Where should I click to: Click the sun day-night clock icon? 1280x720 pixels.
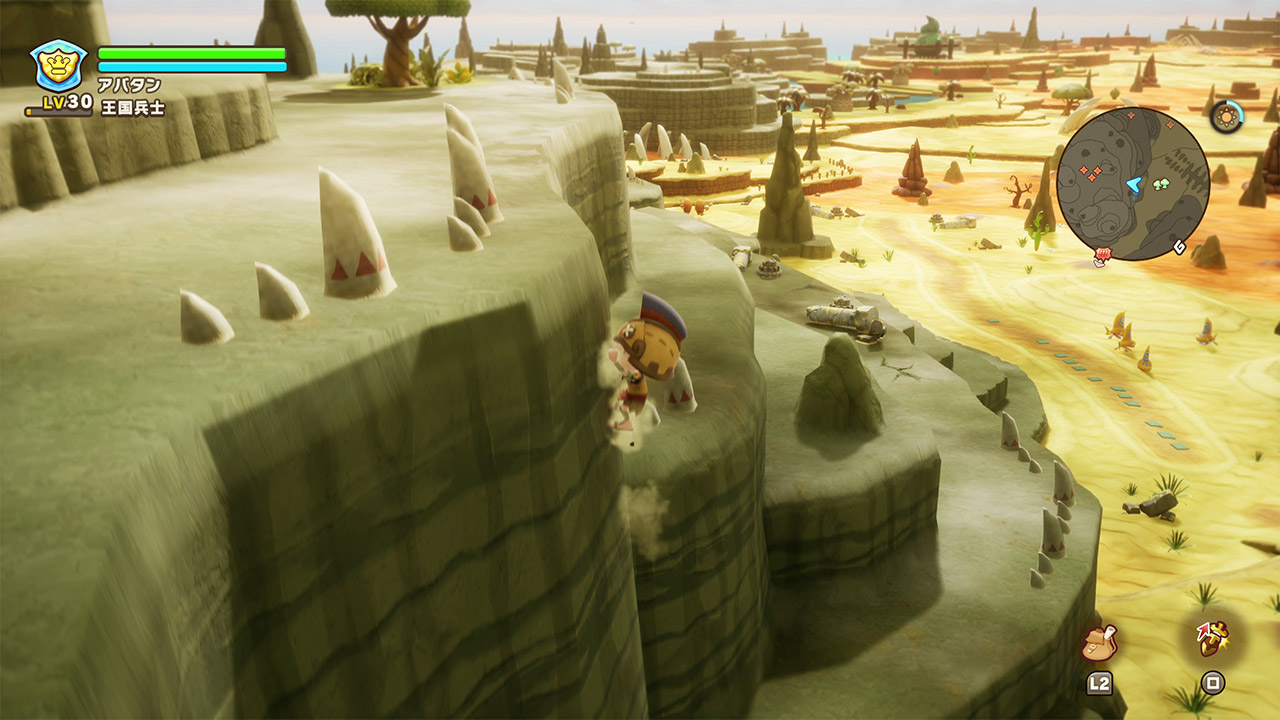[x=1225, y=117]
